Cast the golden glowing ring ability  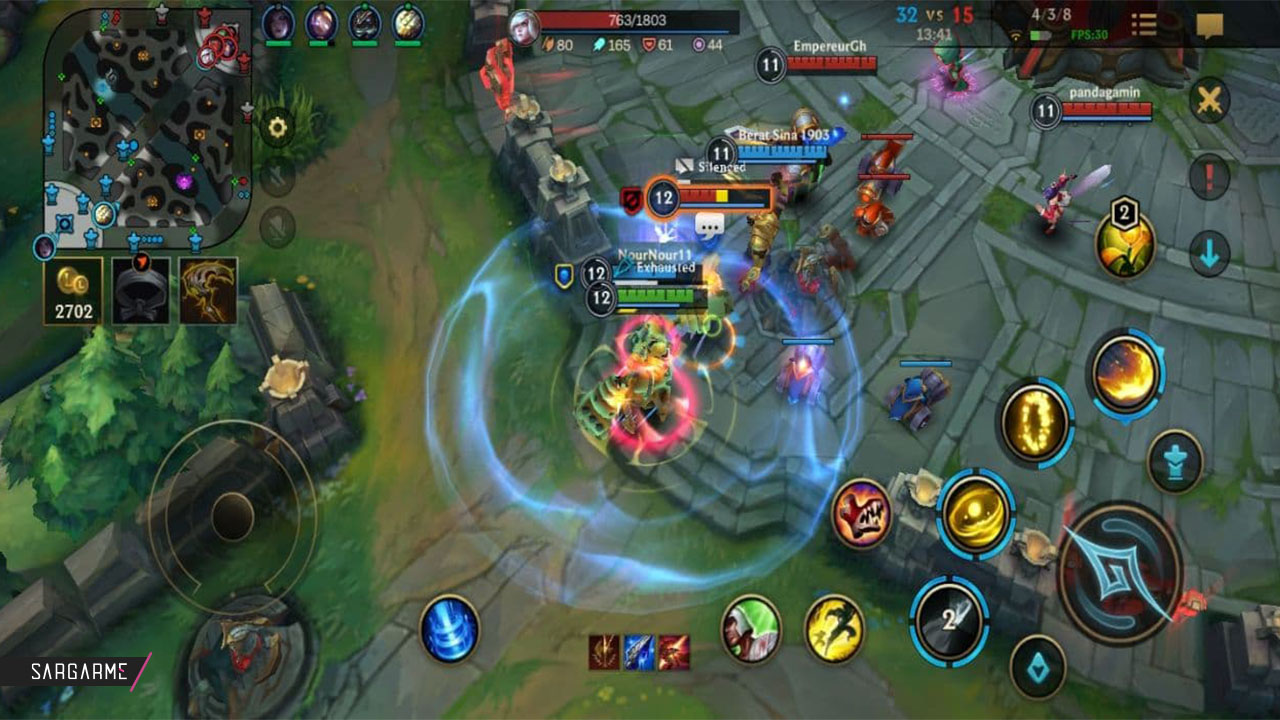[1035, 422]
